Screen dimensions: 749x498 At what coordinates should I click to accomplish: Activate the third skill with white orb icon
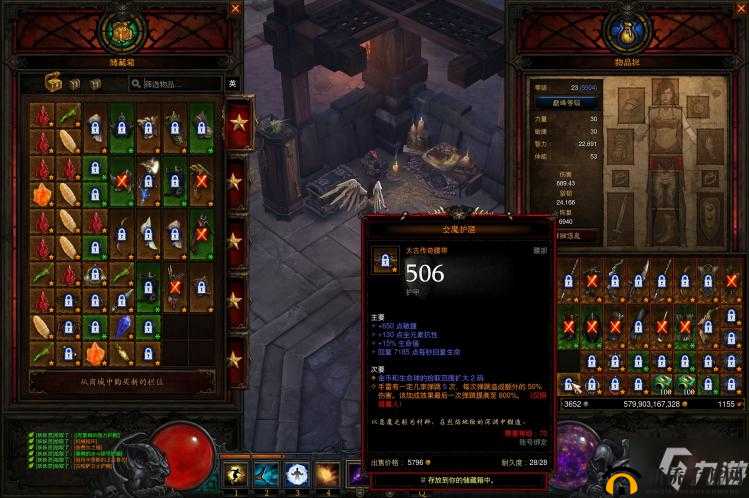[x=297, y=473]
